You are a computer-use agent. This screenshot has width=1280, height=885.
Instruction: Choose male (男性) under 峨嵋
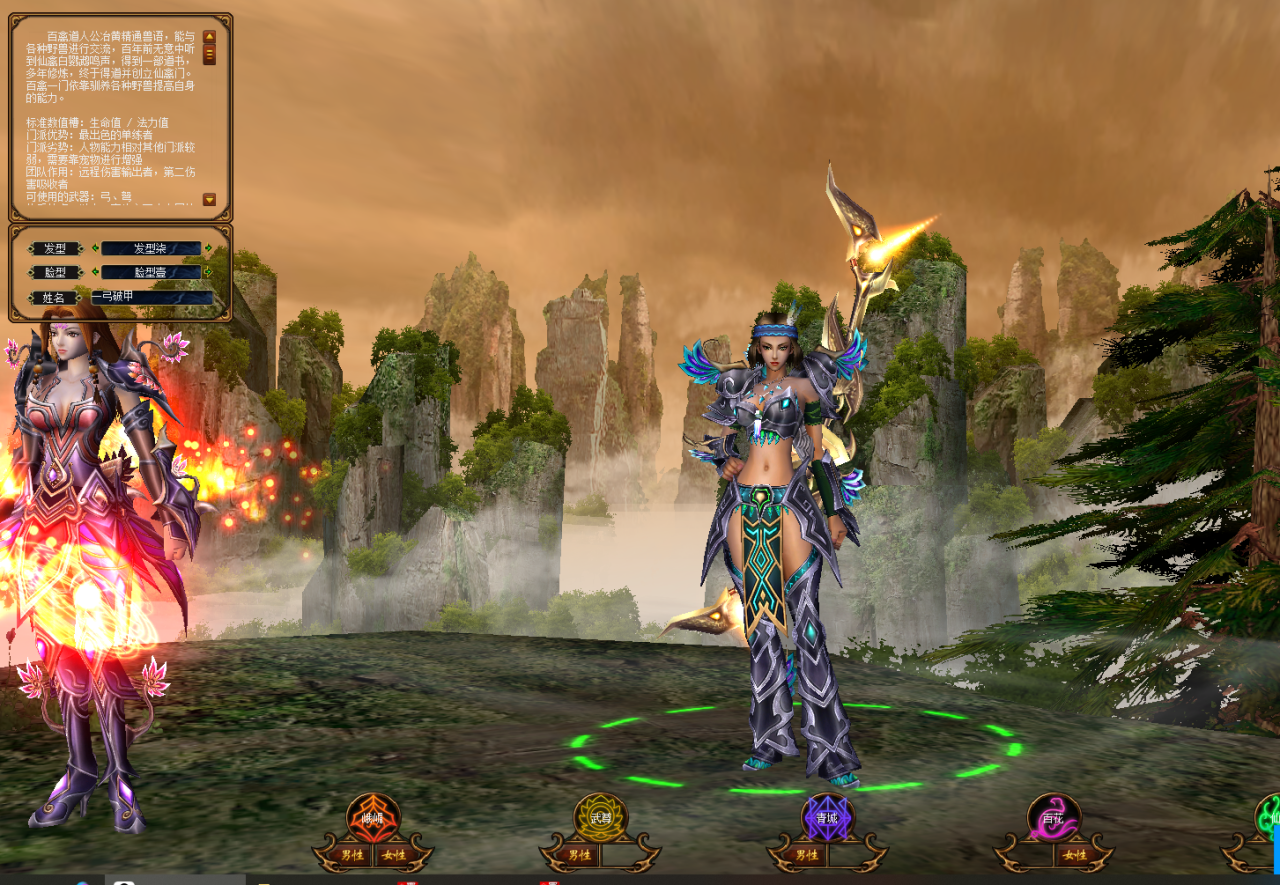click(x=353, y=855)
